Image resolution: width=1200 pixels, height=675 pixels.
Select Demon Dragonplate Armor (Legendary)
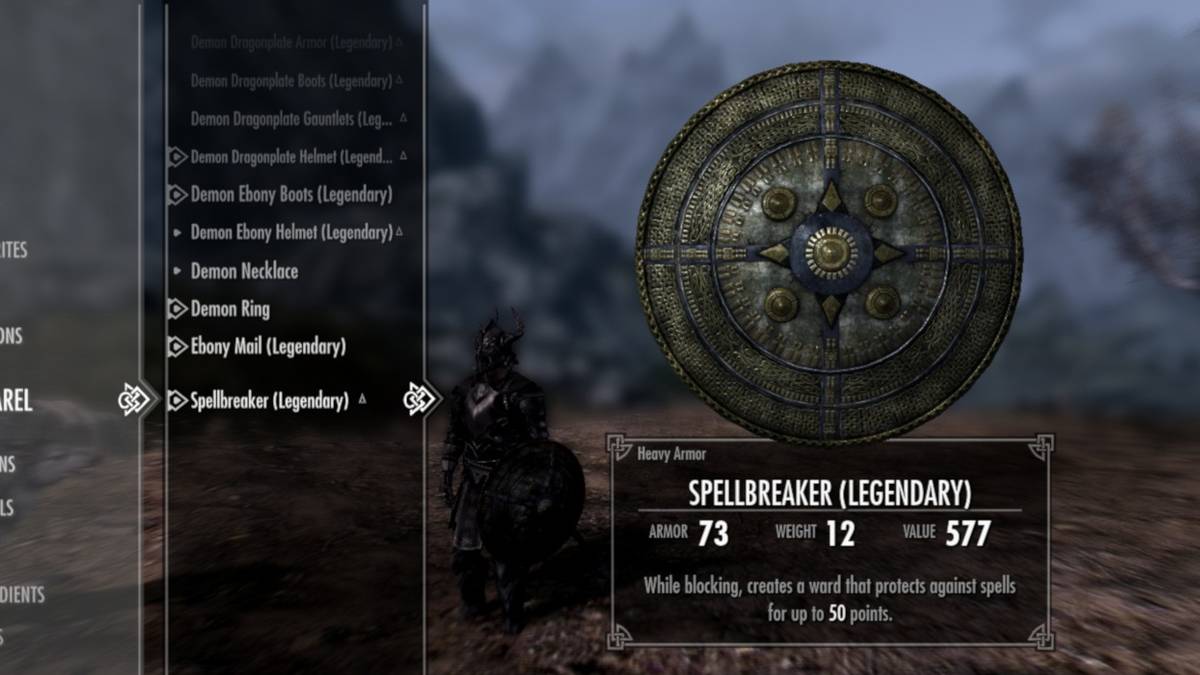pos(290,43)
